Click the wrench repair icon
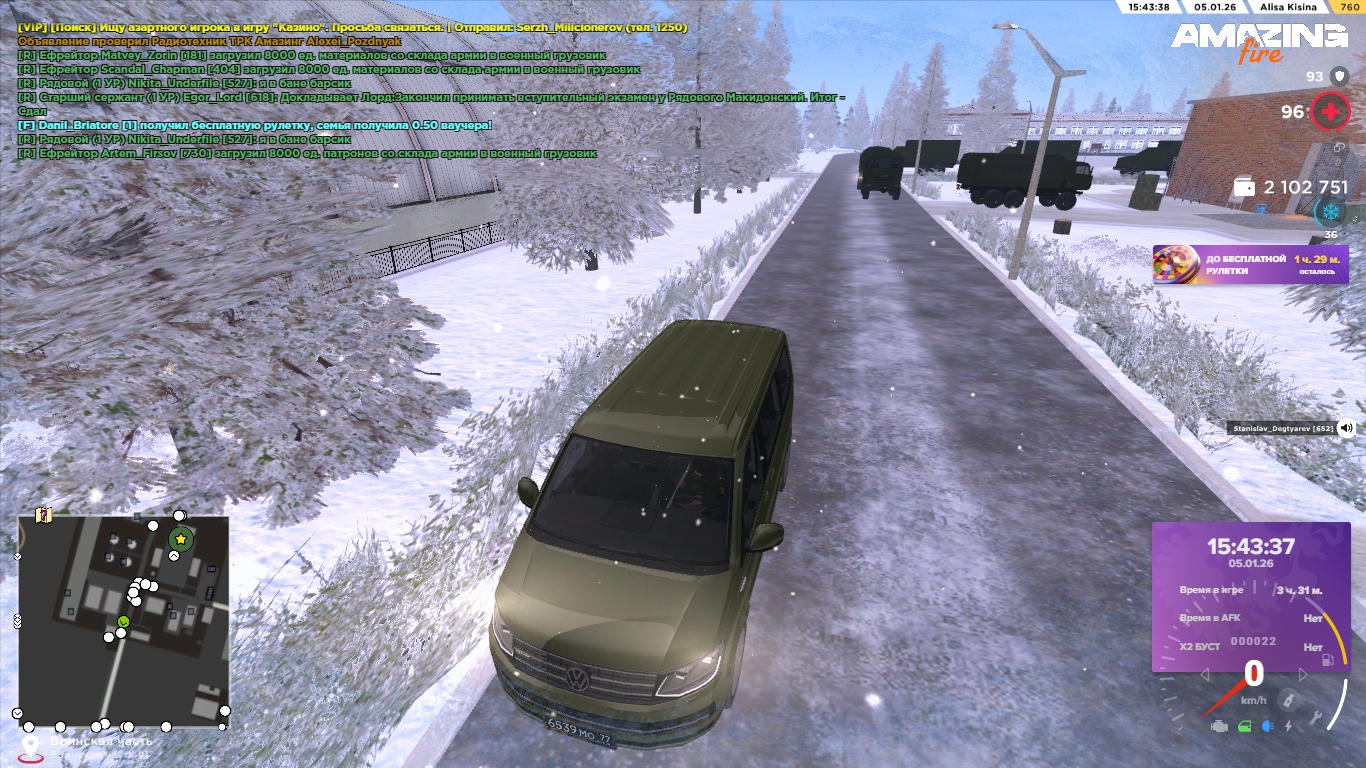The width and height of the screenshot is (1366, 768). click(x=1318, y=719)
